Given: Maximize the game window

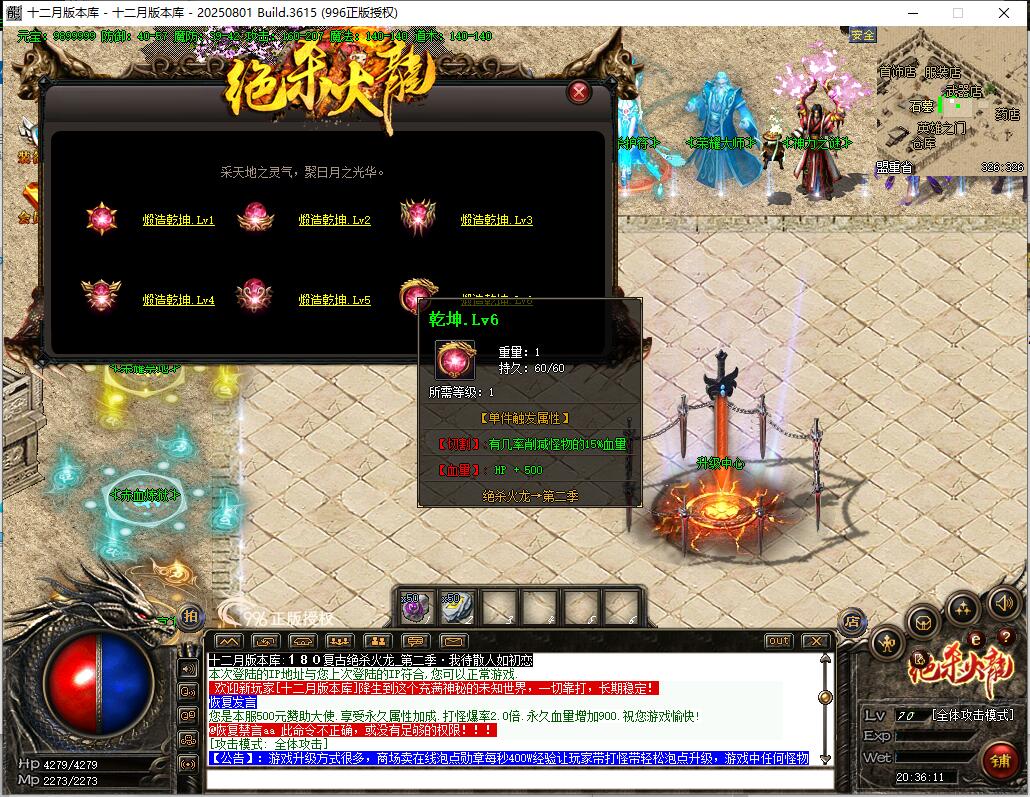Looking at the screenshot, I should 957,13.
